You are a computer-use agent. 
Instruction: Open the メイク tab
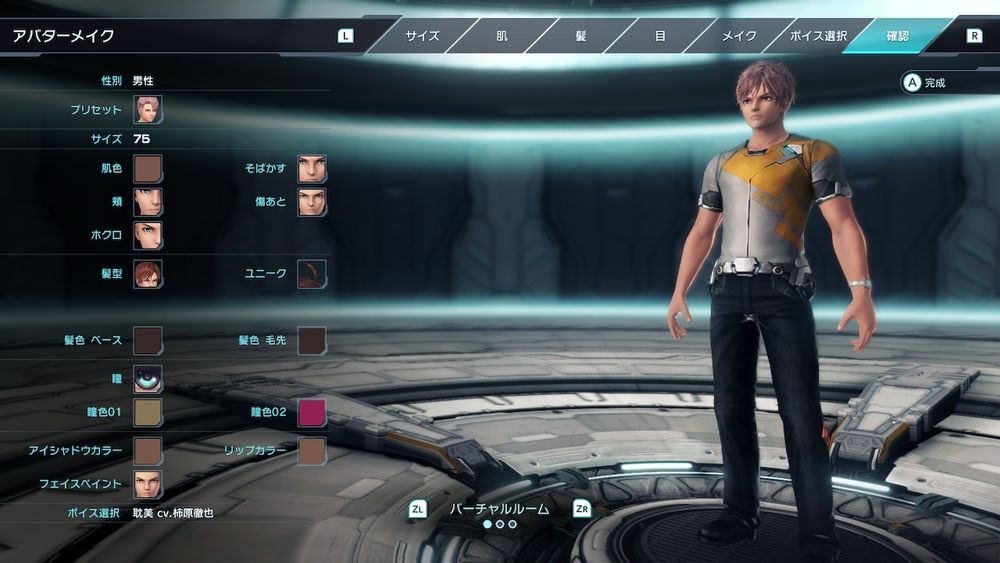point(739,36)
